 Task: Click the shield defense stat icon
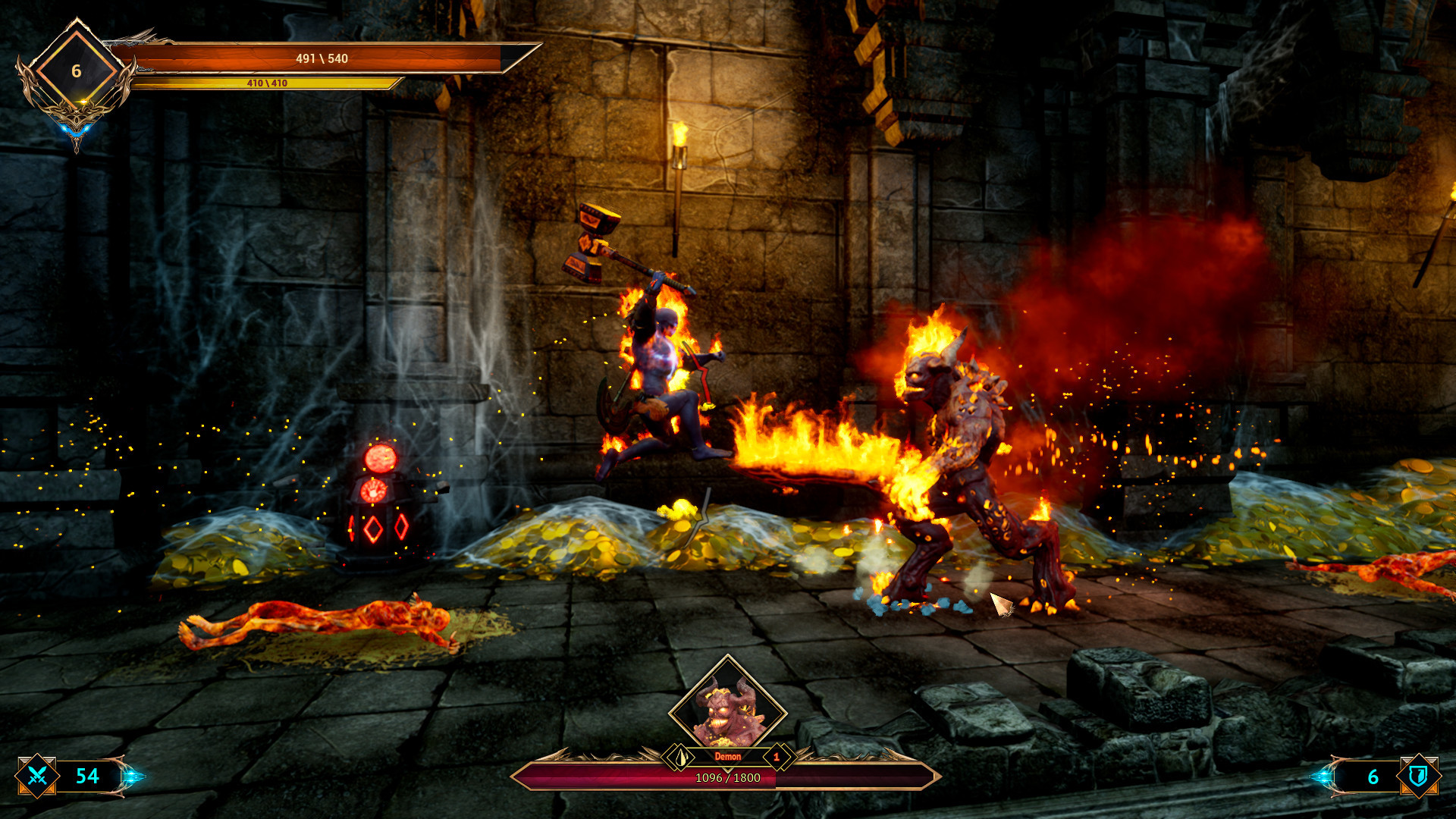tap(1420, 777)
